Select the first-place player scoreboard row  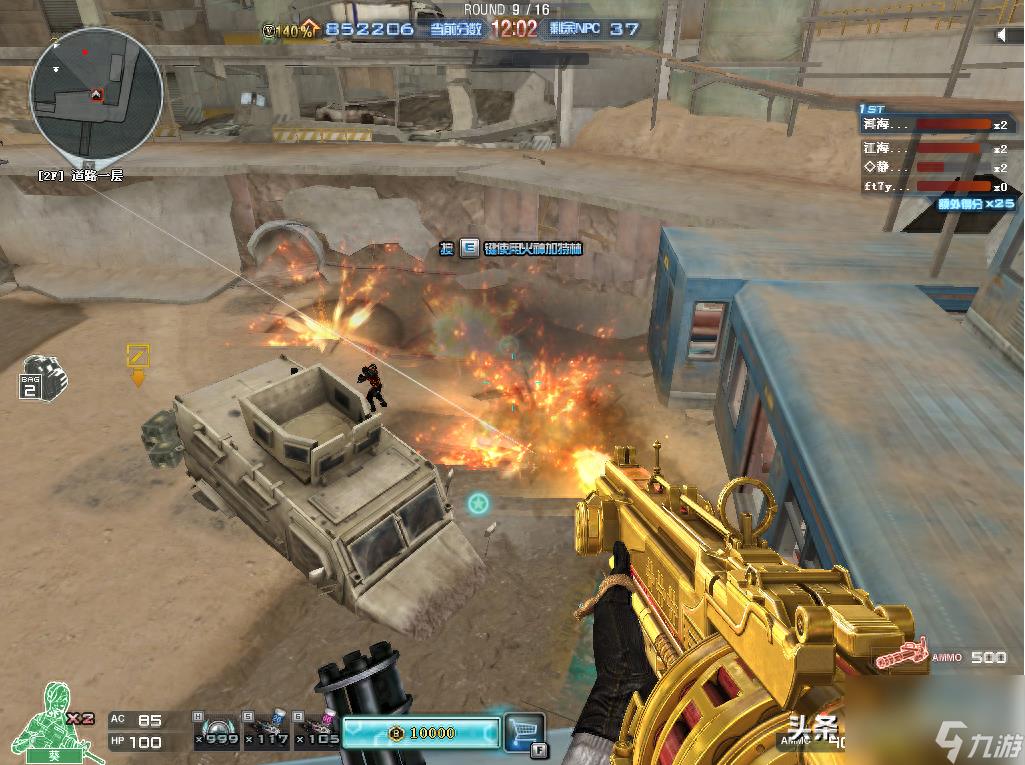(937, 125)
